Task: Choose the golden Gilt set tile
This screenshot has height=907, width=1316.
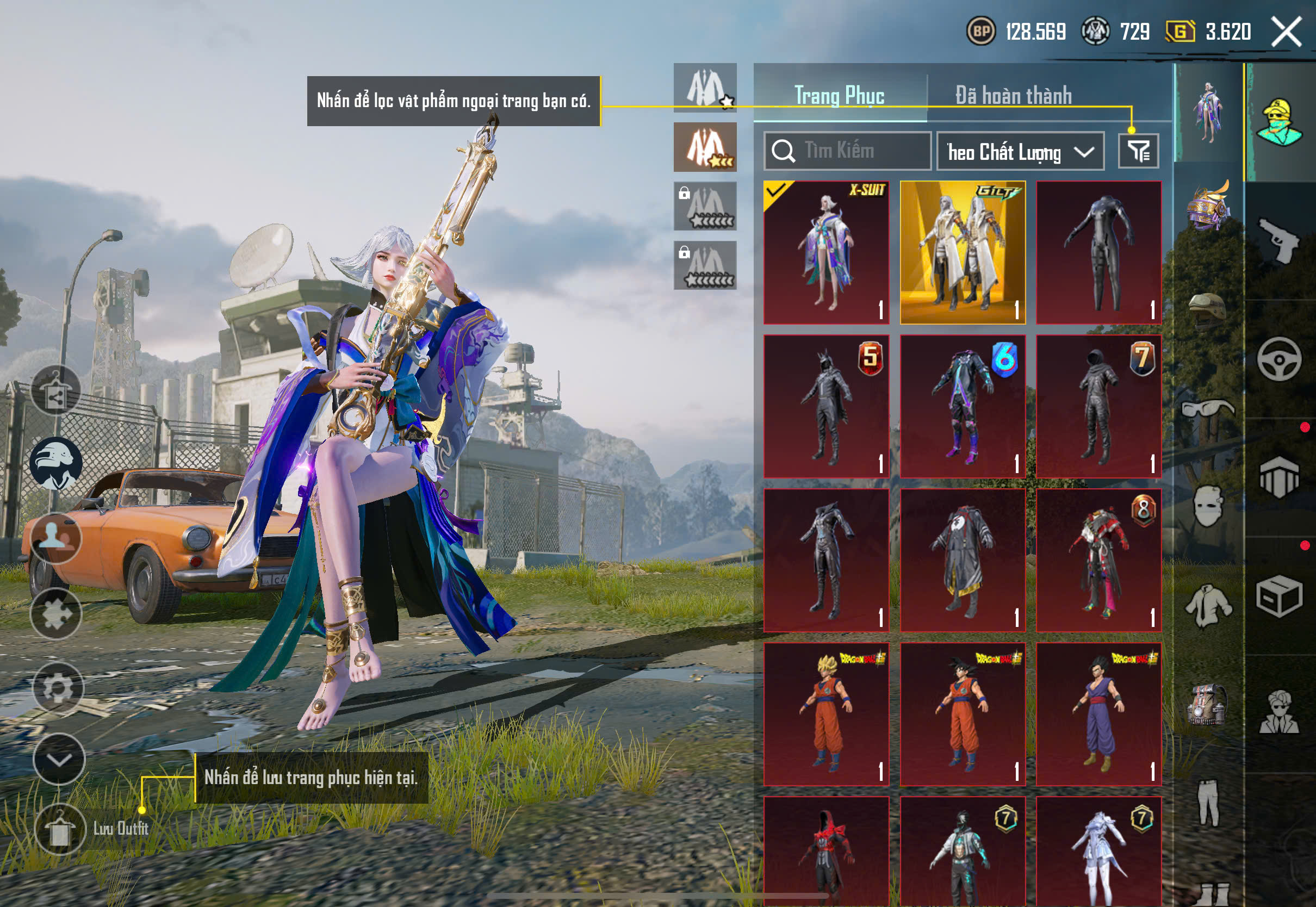Action: pyautogui.click(x=963, y=252)
